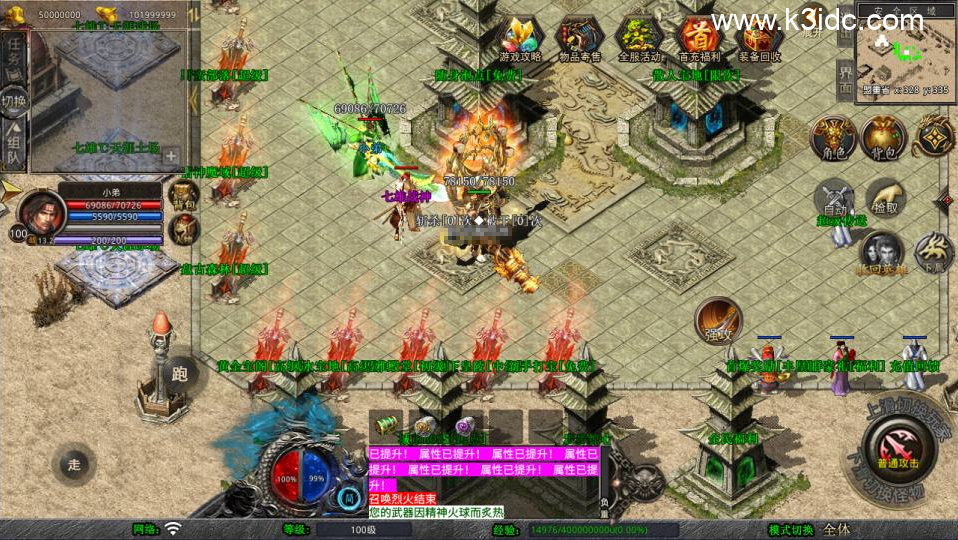
Task: Expand the quest panel with the plus button
Action: pos(171,156)
